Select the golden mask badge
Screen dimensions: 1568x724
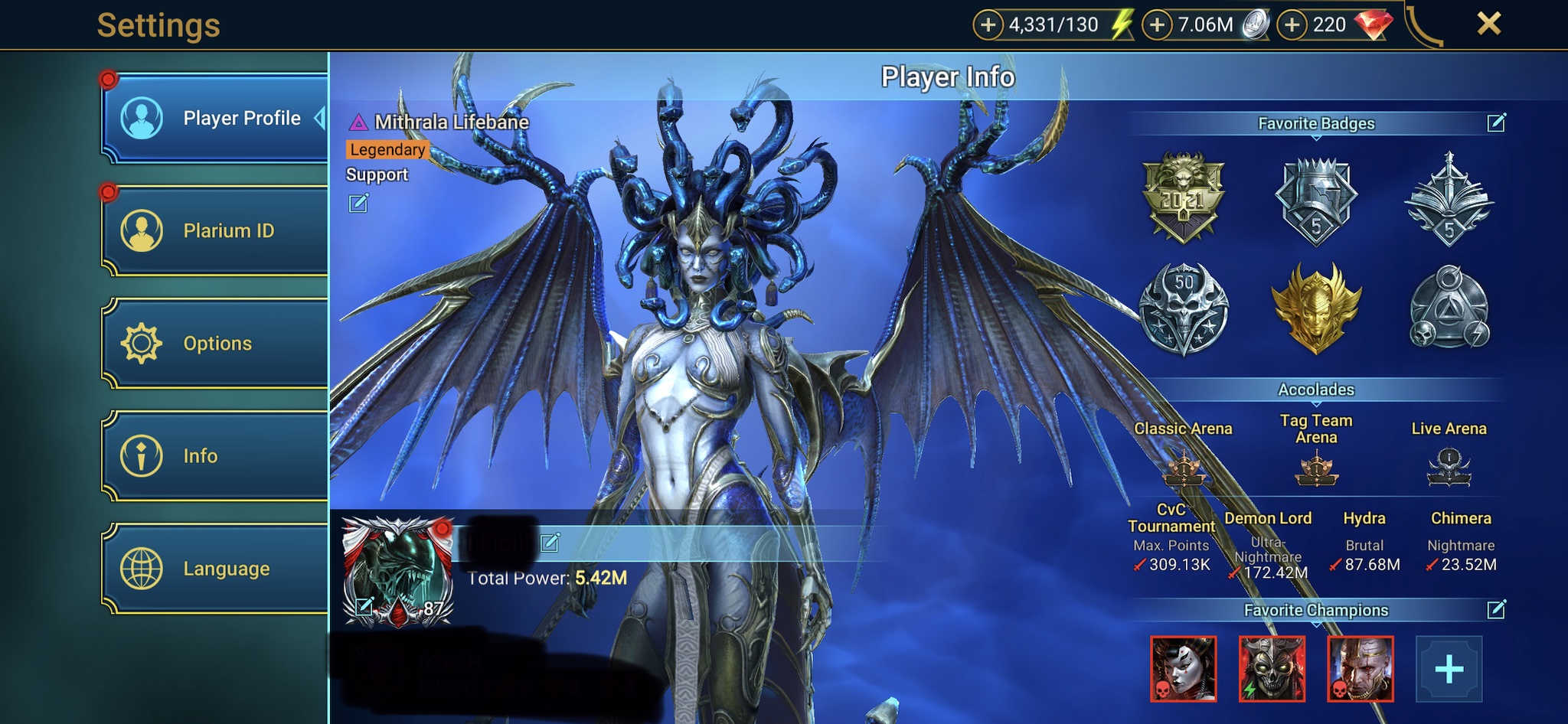tap(1316, 308)
